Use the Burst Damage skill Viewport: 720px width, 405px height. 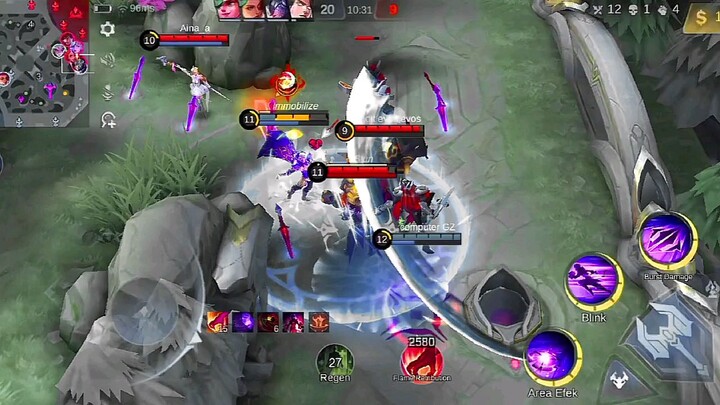tap(667, 242)
